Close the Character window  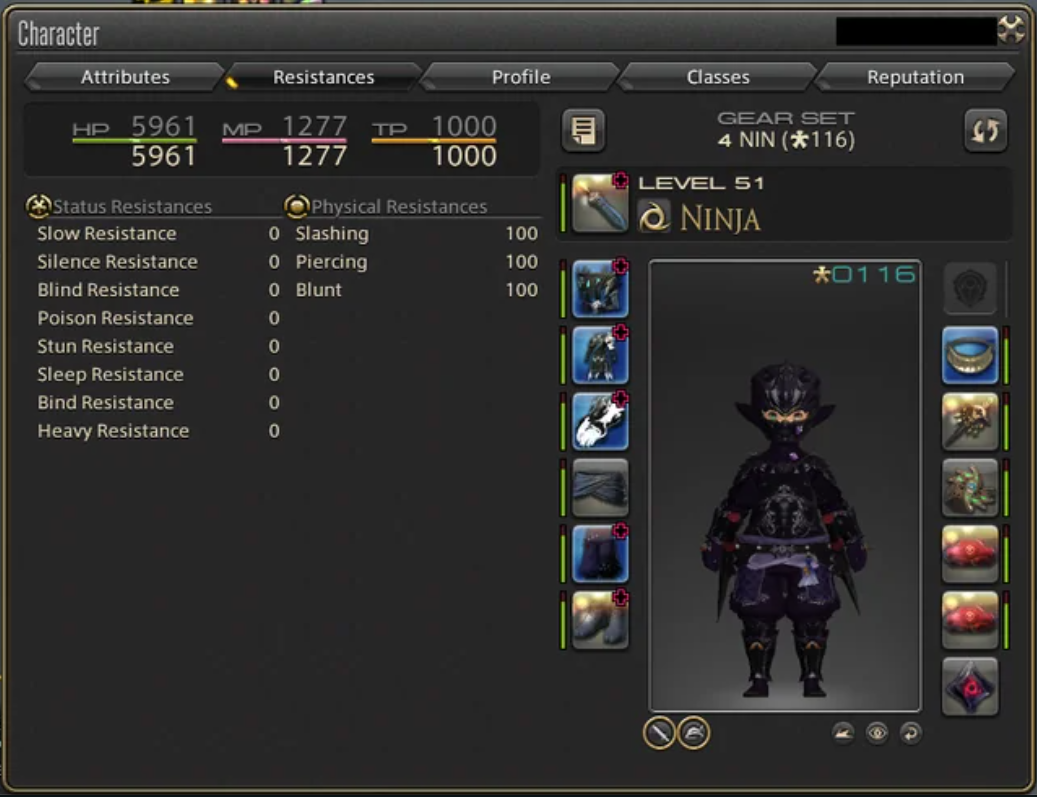click(1011, 30)
